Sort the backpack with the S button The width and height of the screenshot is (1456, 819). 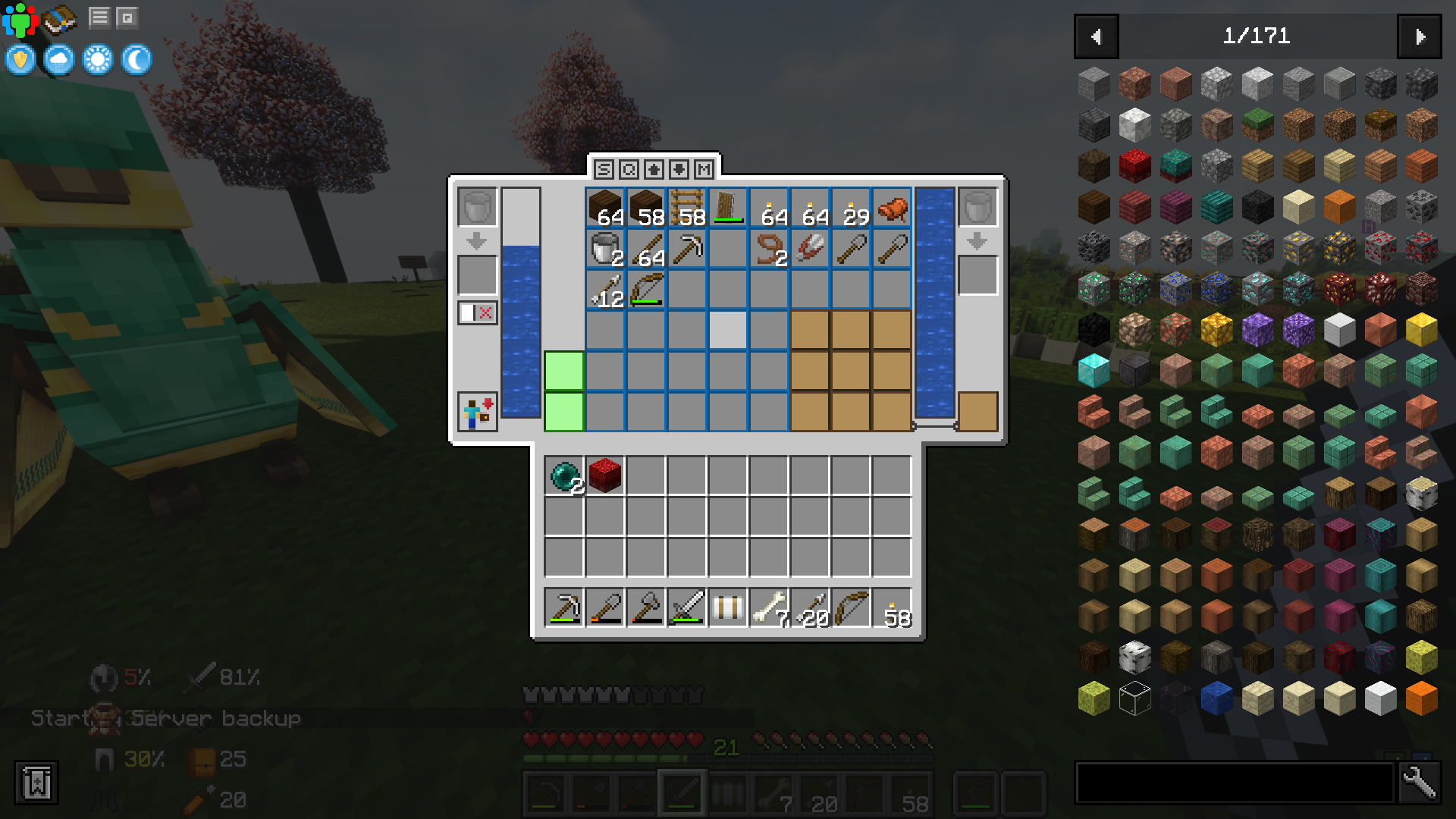tap(602, 170)
